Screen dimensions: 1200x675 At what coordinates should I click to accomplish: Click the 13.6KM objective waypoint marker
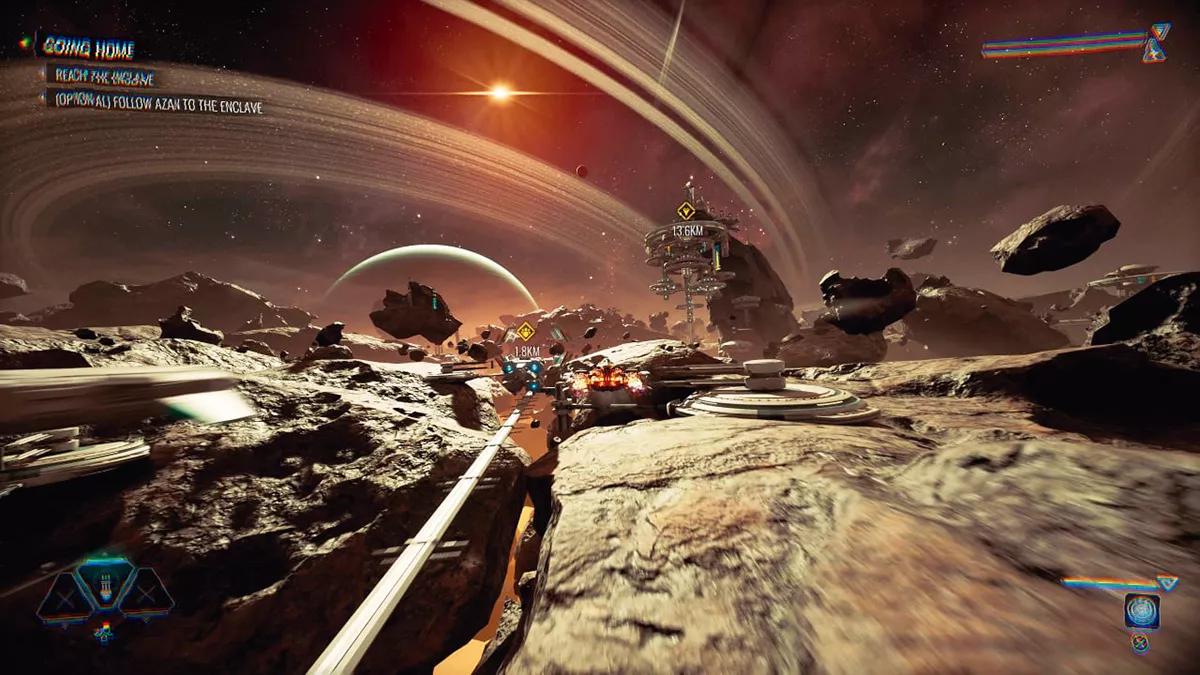pos(685,211)
